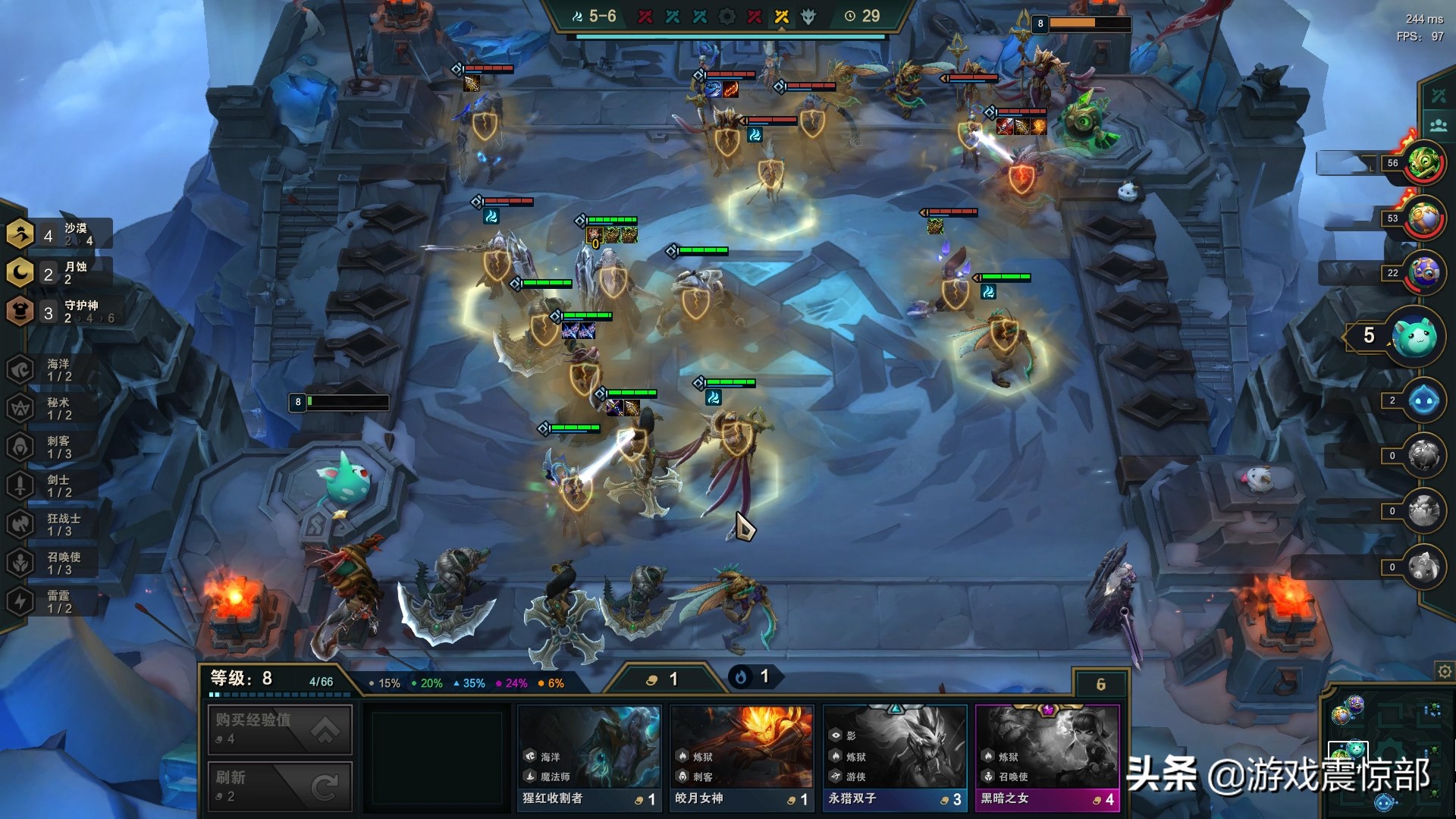Show details for the 月蚀 trait
The image size is (1456, 819).
(x=59, y=273)
